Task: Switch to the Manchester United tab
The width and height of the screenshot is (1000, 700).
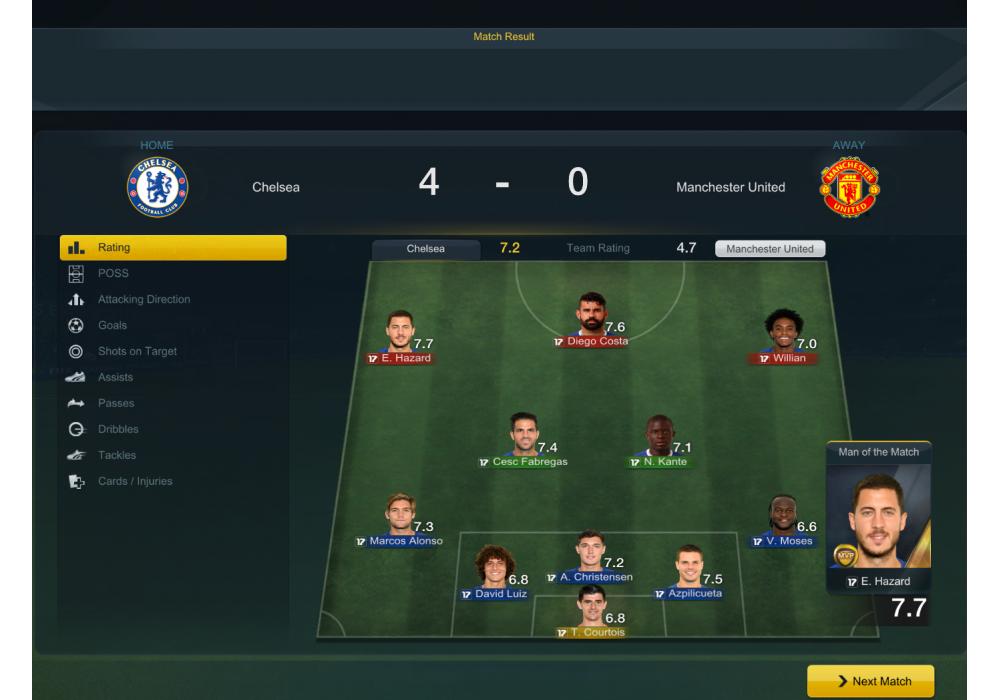Action: pyautogui.click(x=770, y=249)
